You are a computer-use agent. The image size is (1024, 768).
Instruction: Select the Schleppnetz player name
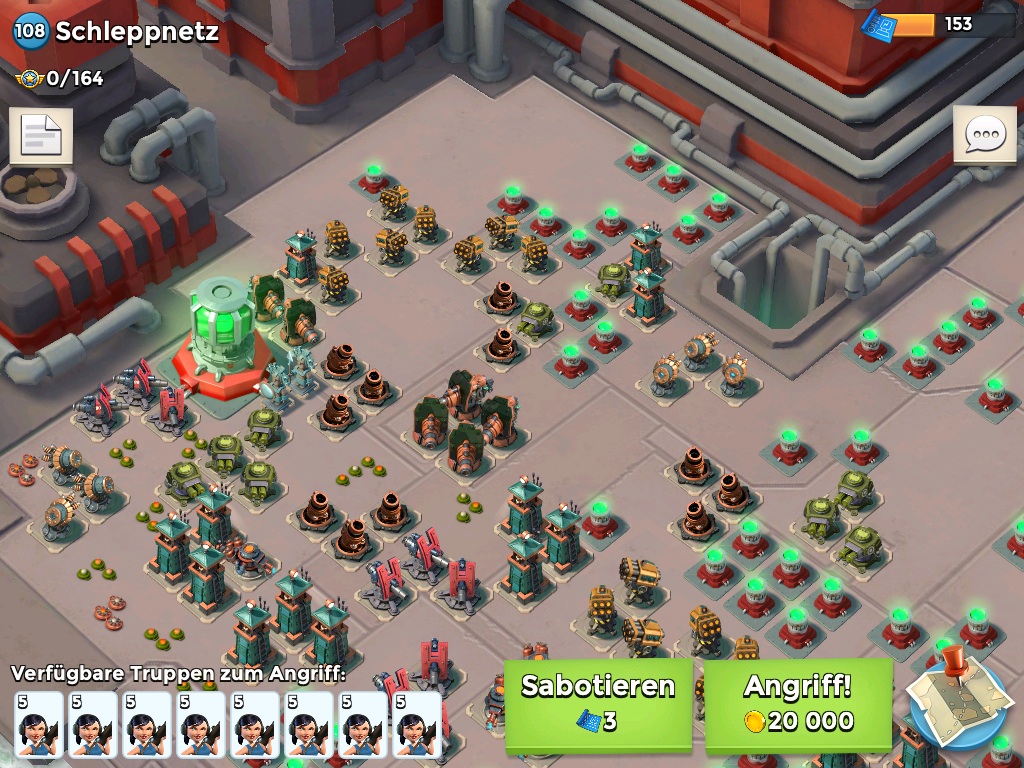click(x=136, y=31)
